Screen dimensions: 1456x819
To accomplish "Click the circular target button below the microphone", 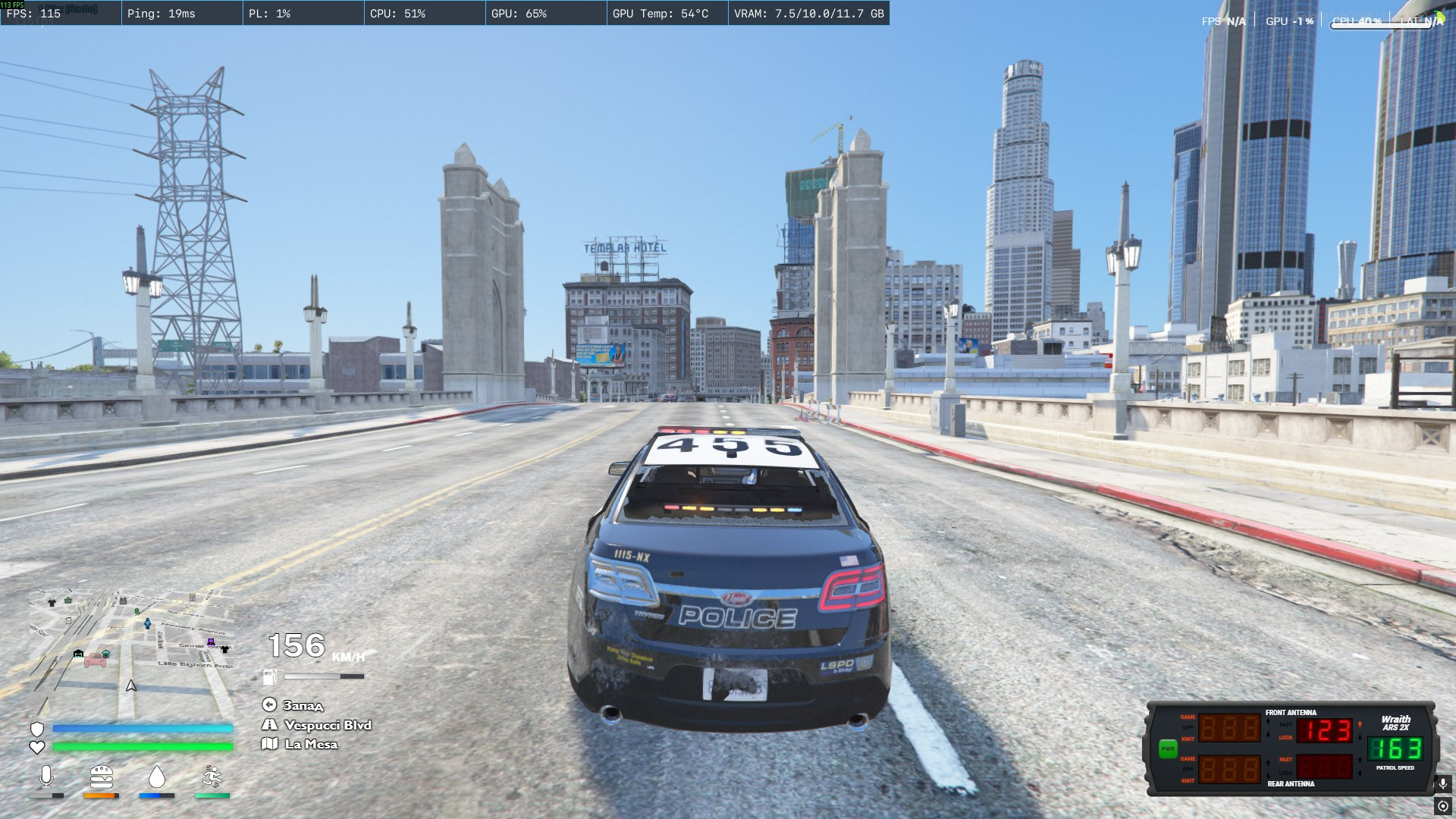I will click(x=1443, y=806).
